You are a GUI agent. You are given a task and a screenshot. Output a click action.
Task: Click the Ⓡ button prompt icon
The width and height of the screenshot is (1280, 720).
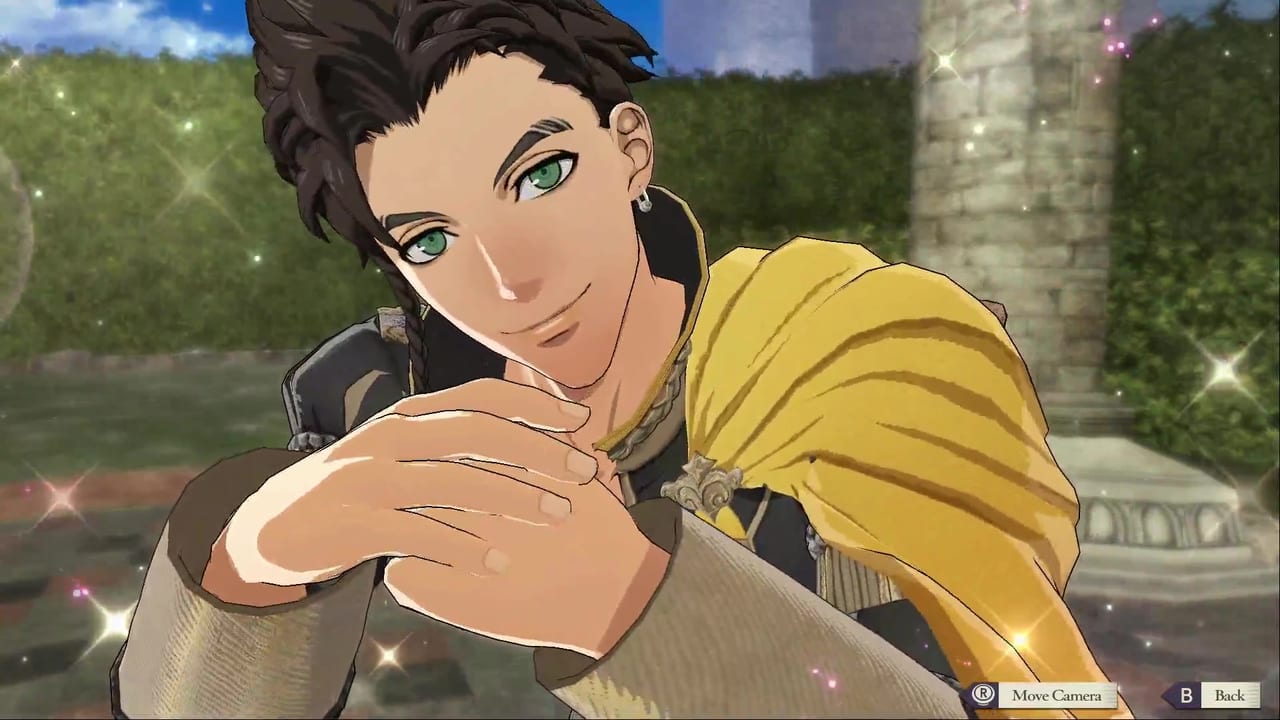point(982,693)
